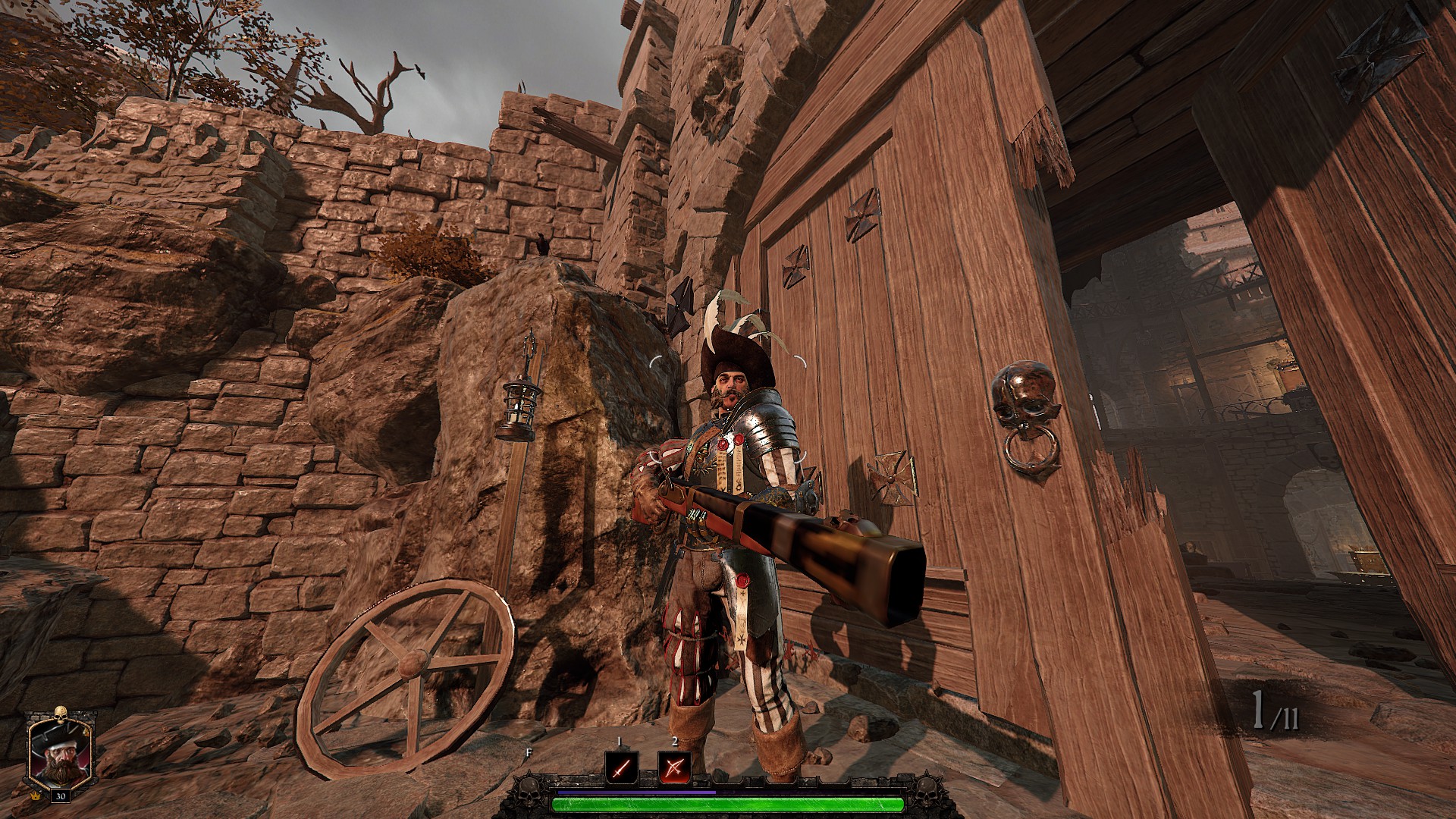The height and width of the screenshot is (819, 1456).
Task: Switch to the ranged bow weapon slot
Action: pyautogui.click(x=673, y=767)
